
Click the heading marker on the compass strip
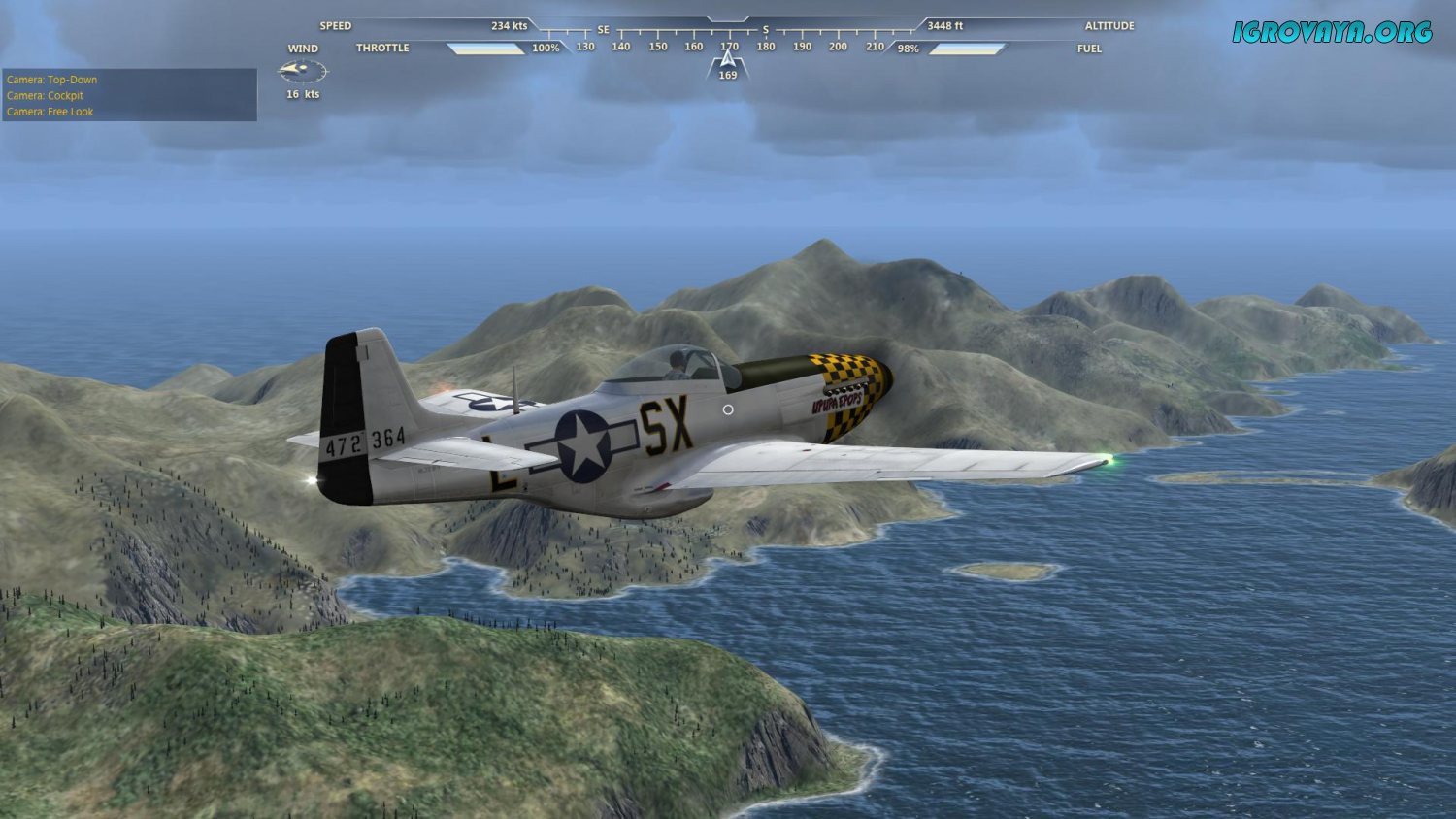[728, 63]
